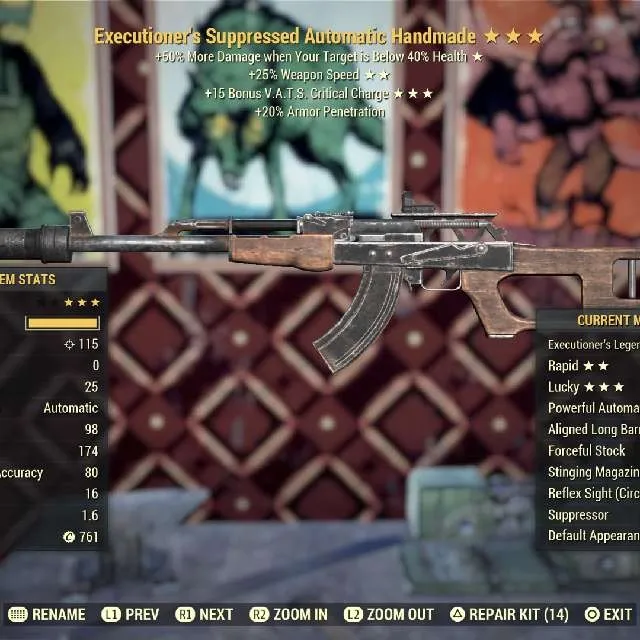The height and width of the screenshot is (640, 640).
Task: Select the Rapid mod row
Action: click(578, 366)
